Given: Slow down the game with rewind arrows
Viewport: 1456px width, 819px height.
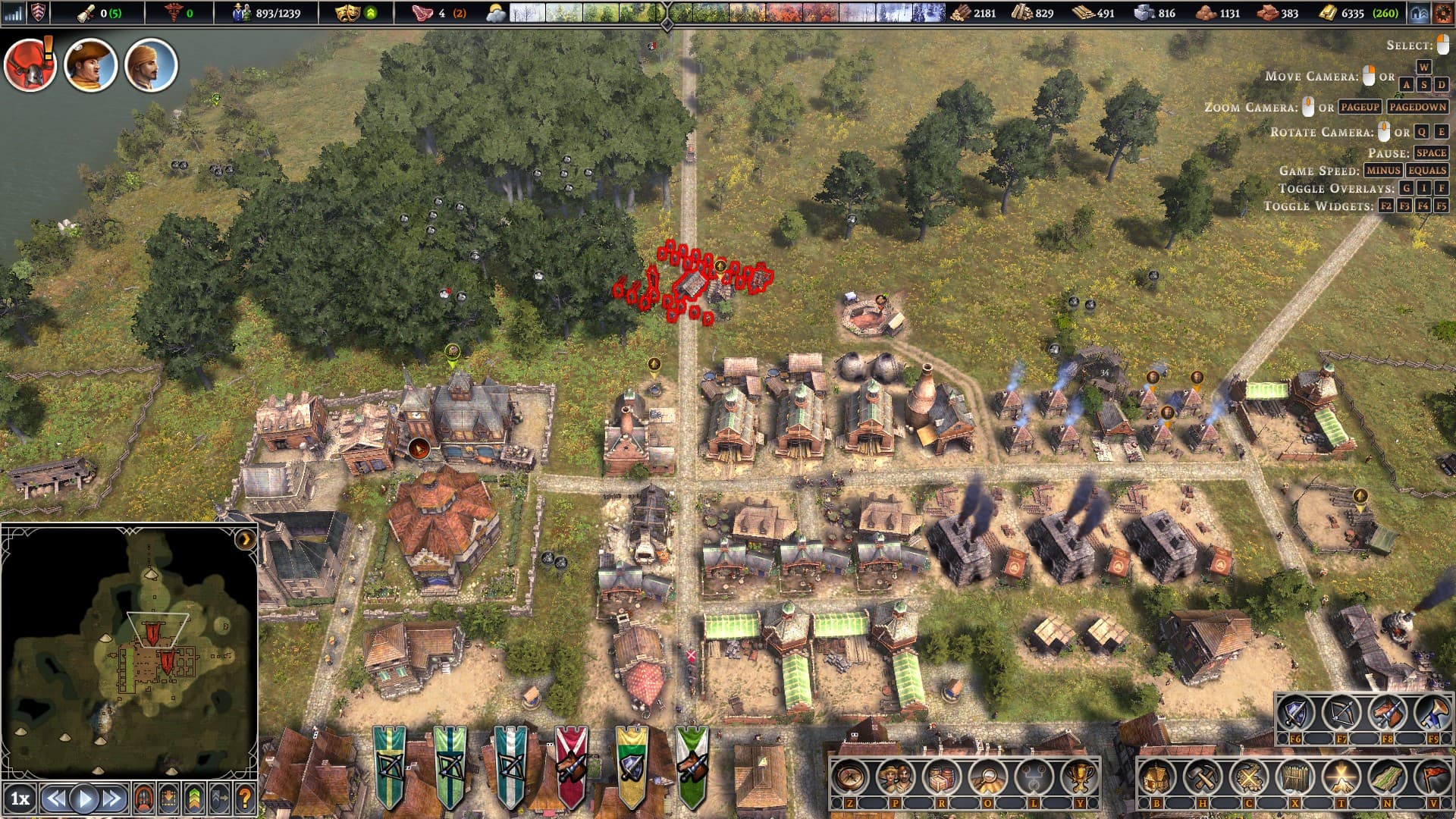Looking at the screenshot, I should tap(55, 799).
